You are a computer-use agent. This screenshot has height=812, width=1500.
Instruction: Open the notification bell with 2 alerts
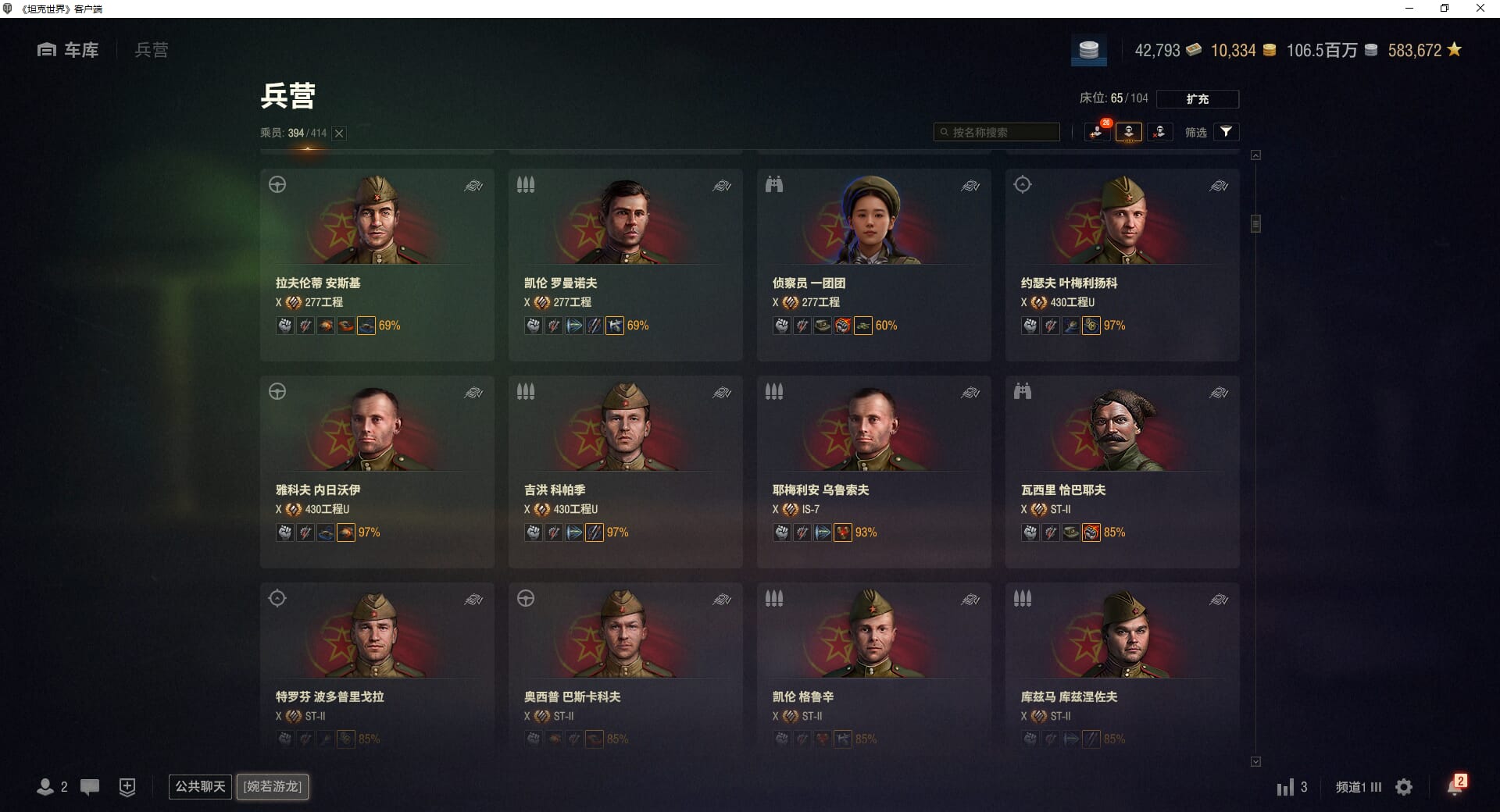click(1455, 786)
